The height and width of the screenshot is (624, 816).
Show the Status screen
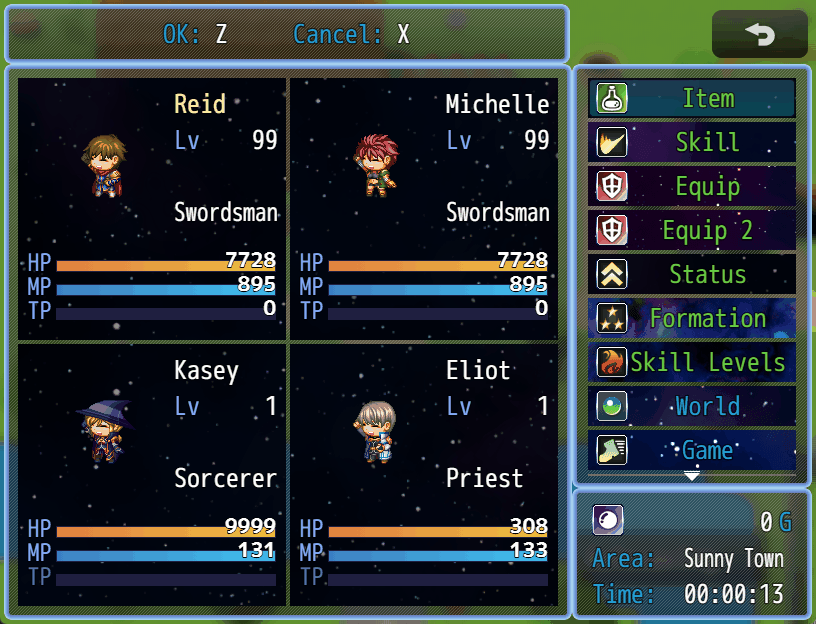click(x=692, y=274)
